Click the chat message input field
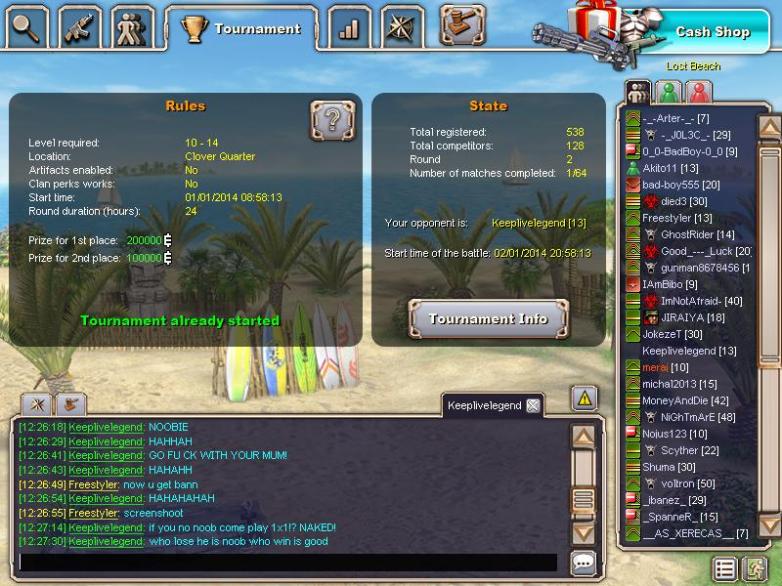Image resolution: width=782 pixels, height=586 pixels. point(290,562)
